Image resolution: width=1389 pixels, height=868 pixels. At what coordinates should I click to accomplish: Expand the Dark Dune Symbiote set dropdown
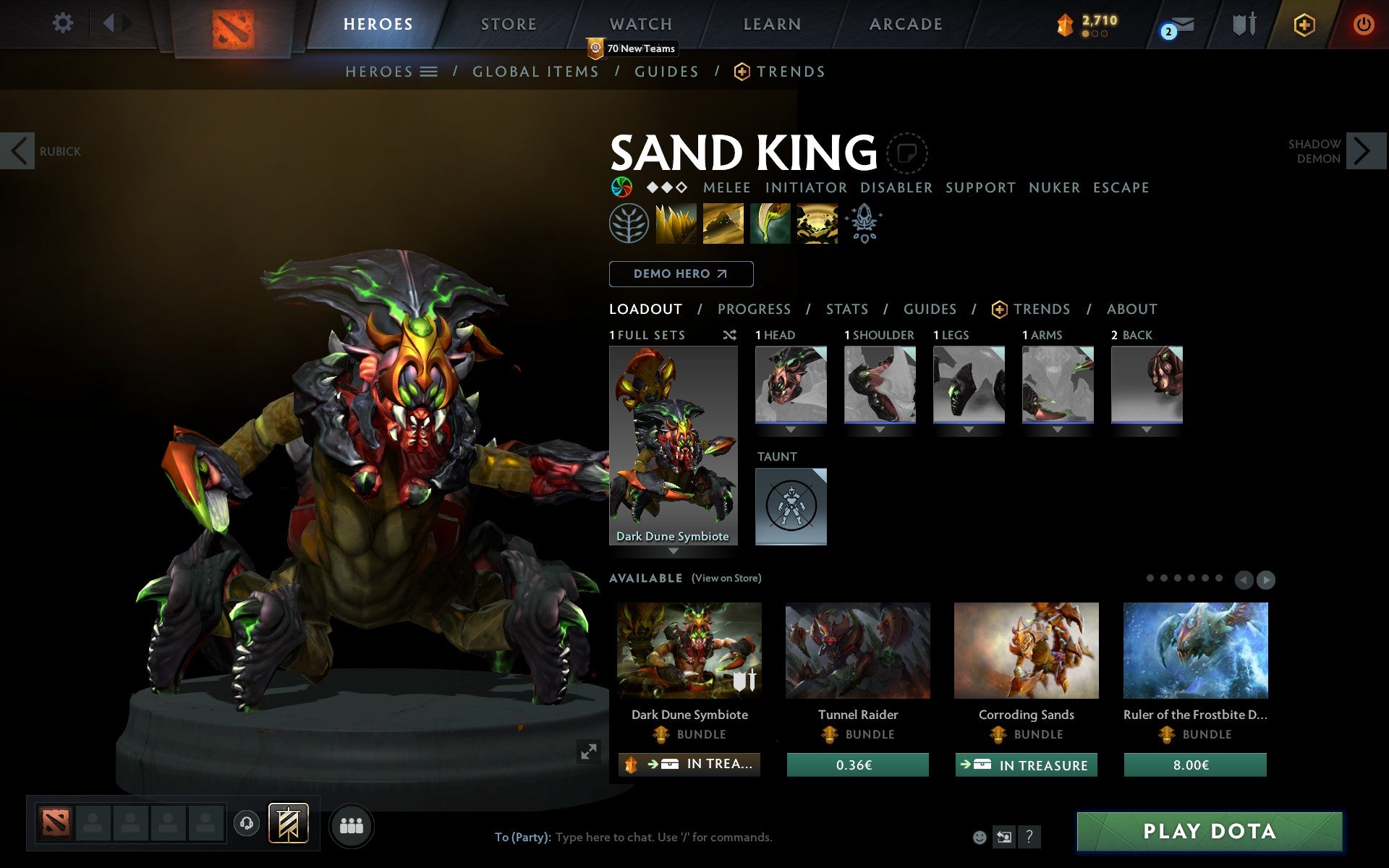(x=674, y=550)
